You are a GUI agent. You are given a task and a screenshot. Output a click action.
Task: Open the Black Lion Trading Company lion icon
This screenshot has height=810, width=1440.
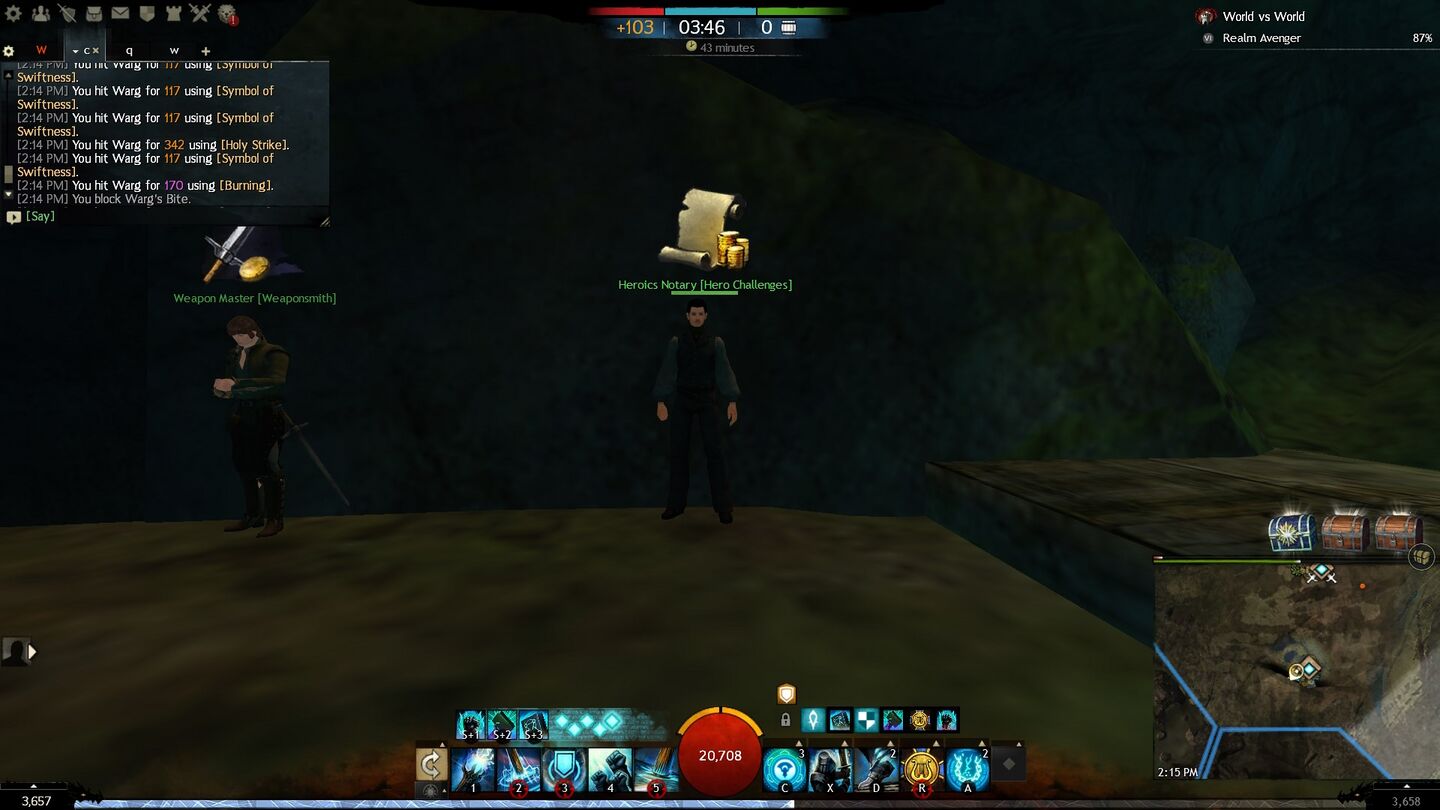click(x=228, y=14)
